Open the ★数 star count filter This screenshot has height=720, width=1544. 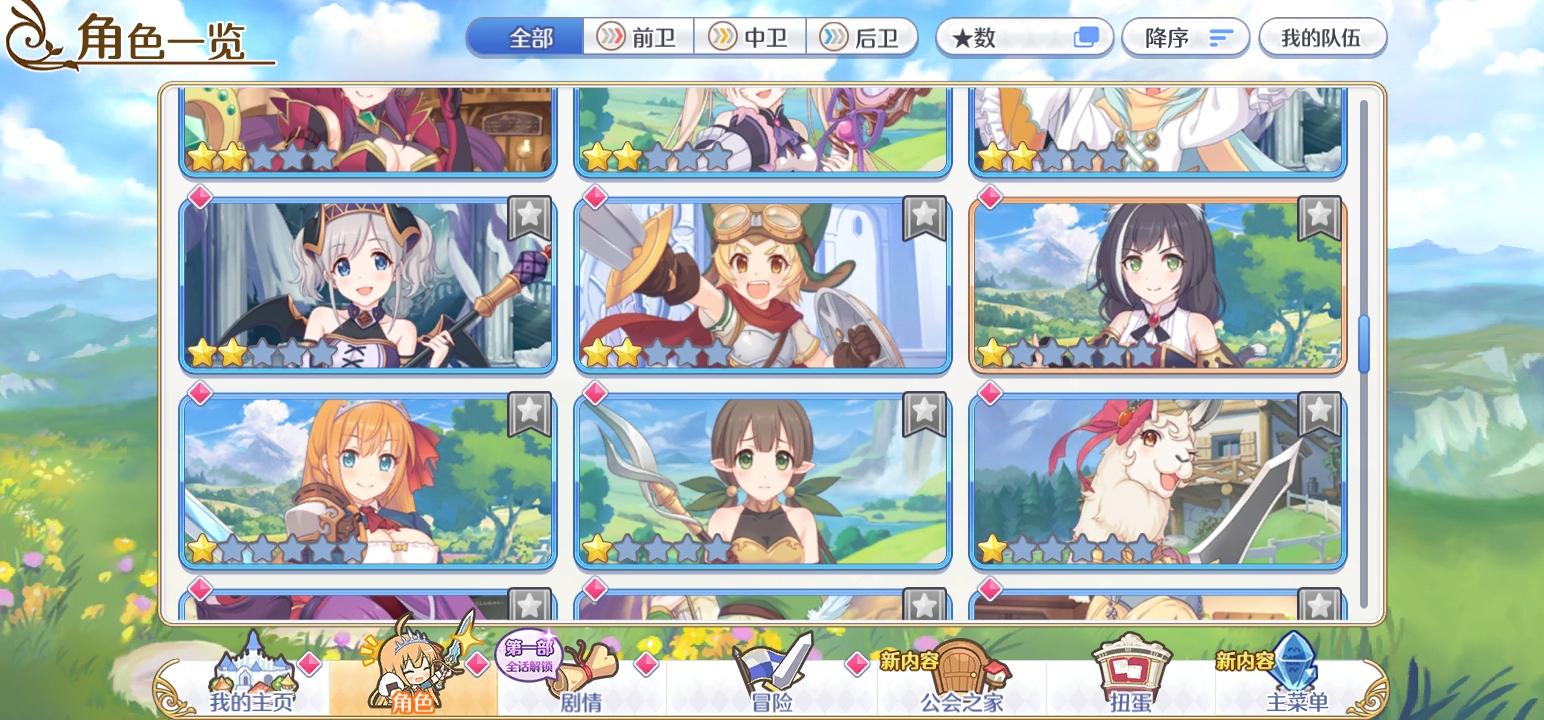point(1000,37)
